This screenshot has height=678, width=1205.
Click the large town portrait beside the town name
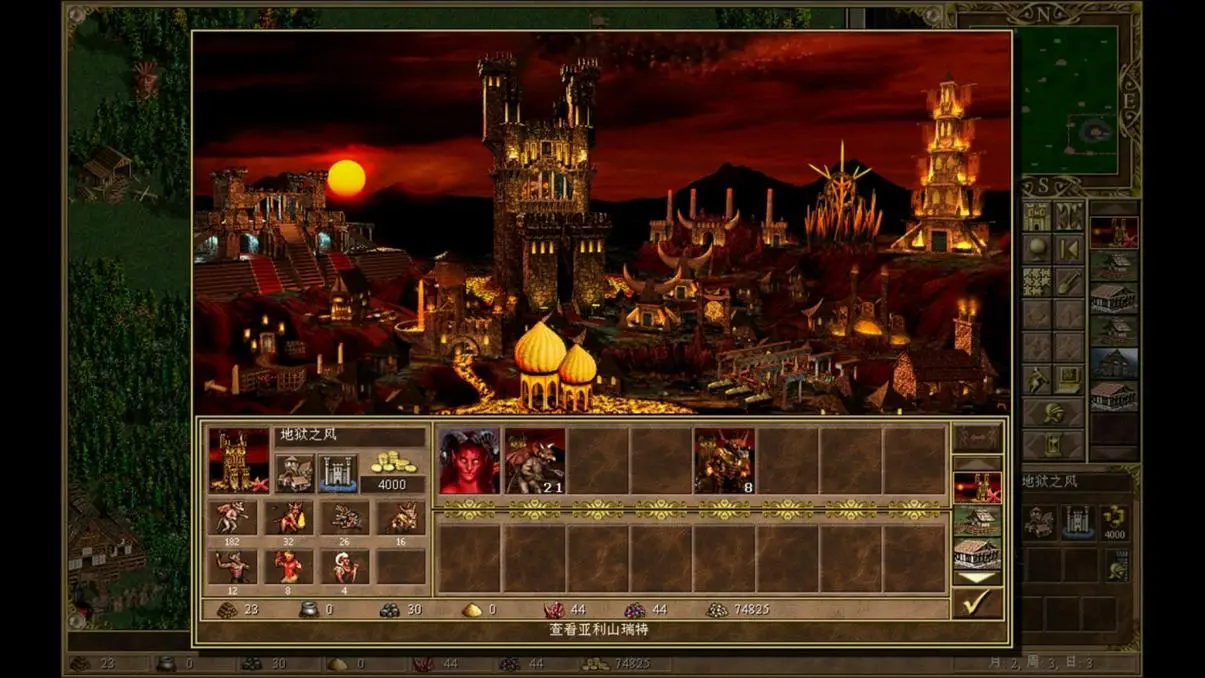pyautogui.click(x=238, y=461)
